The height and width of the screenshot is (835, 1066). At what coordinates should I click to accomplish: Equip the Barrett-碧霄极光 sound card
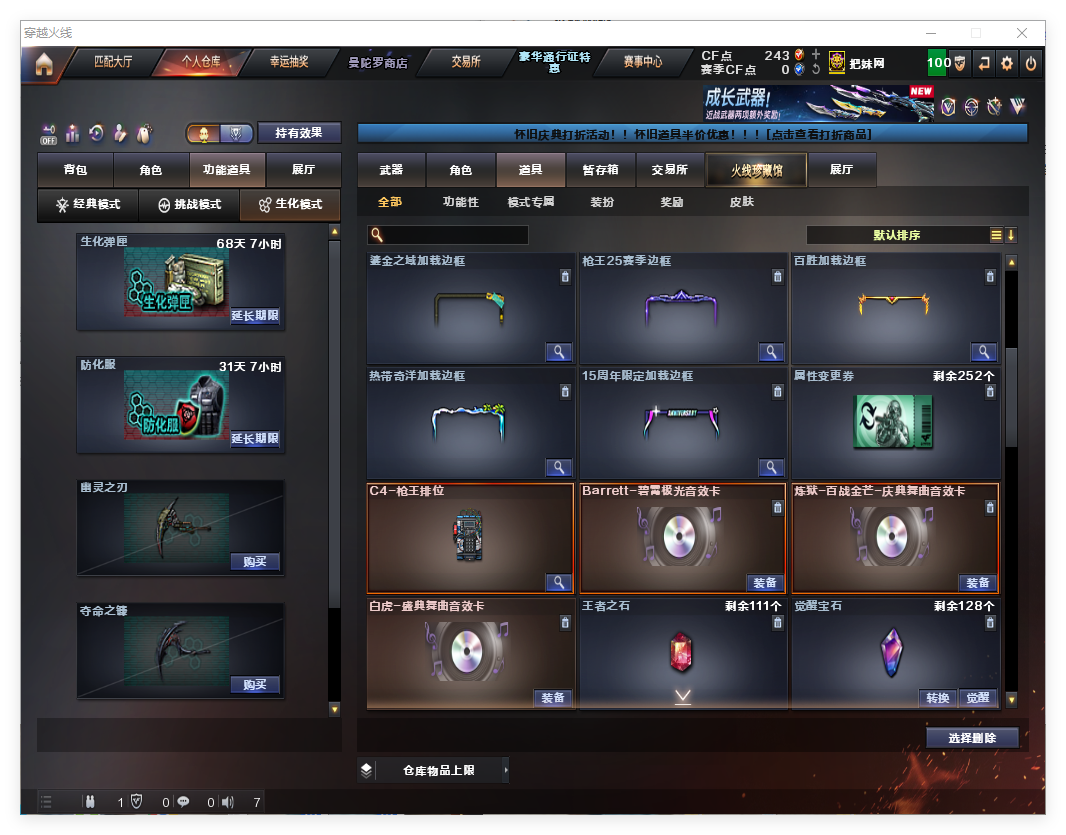[x=766, y=583]
